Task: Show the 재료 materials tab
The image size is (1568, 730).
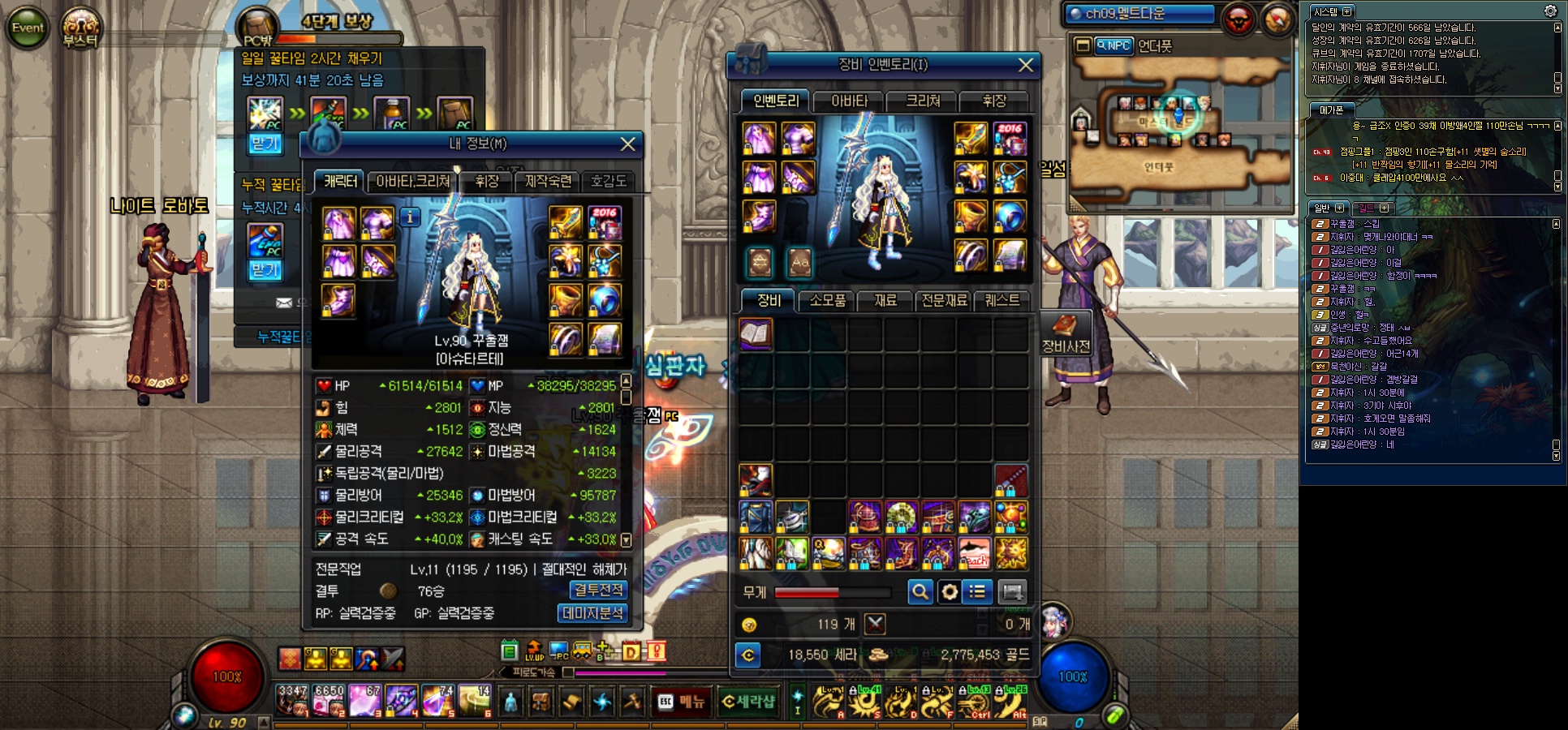Action: click(885, 300)
